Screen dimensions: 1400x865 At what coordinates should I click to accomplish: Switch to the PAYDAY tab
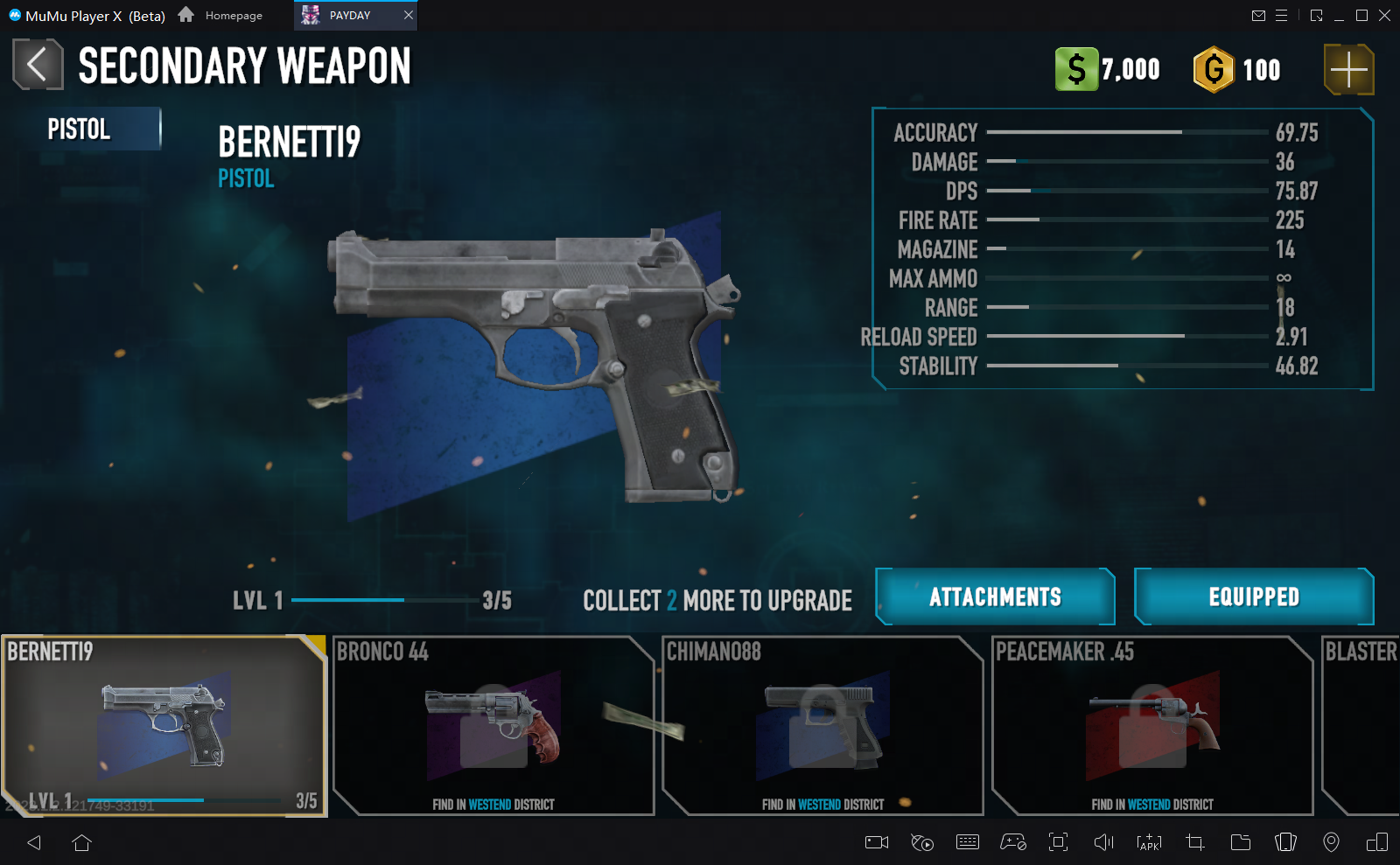pyautogui.click(x=348, y=15)
